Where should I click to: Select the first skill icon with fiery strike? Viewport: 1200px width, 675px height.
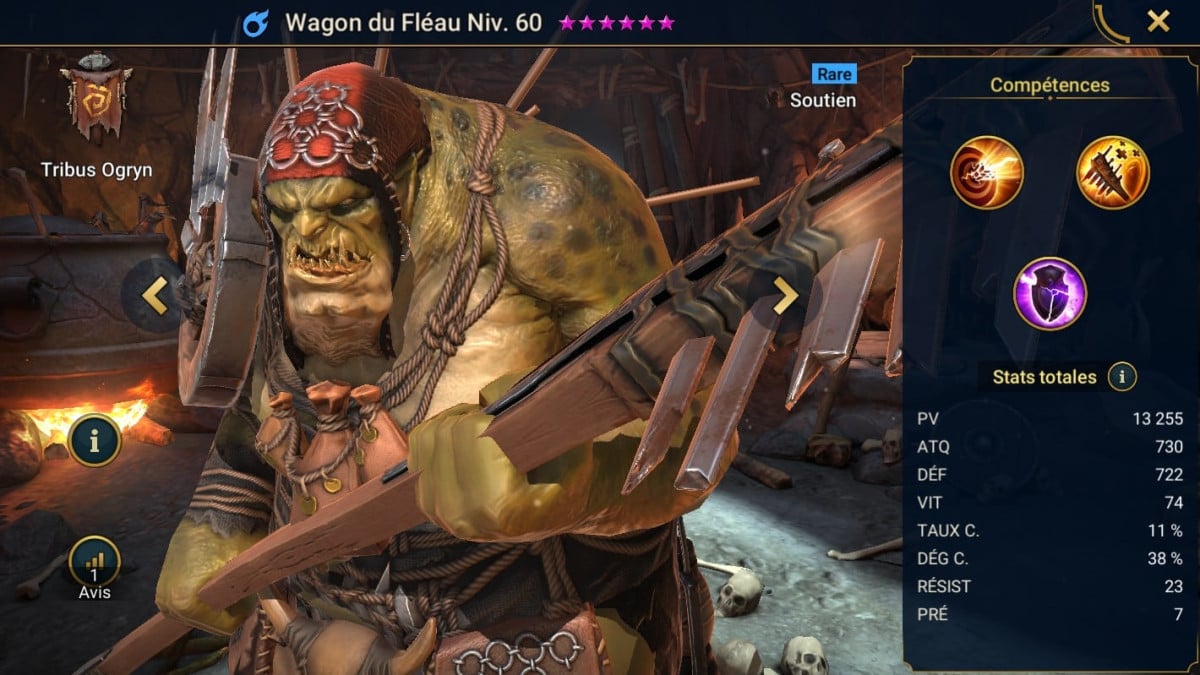point(987,172)
